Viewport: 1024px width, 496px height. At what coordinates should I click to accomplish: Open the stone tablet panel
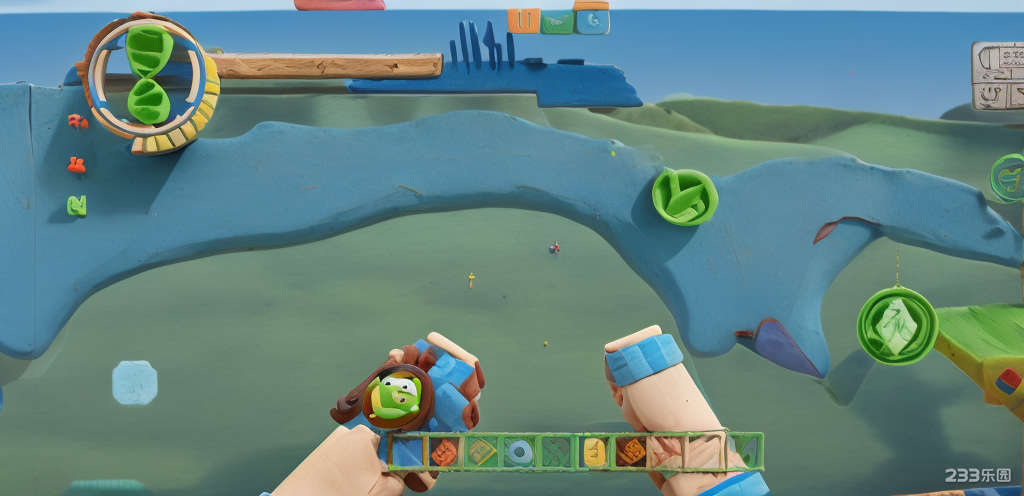pos(998,76)
